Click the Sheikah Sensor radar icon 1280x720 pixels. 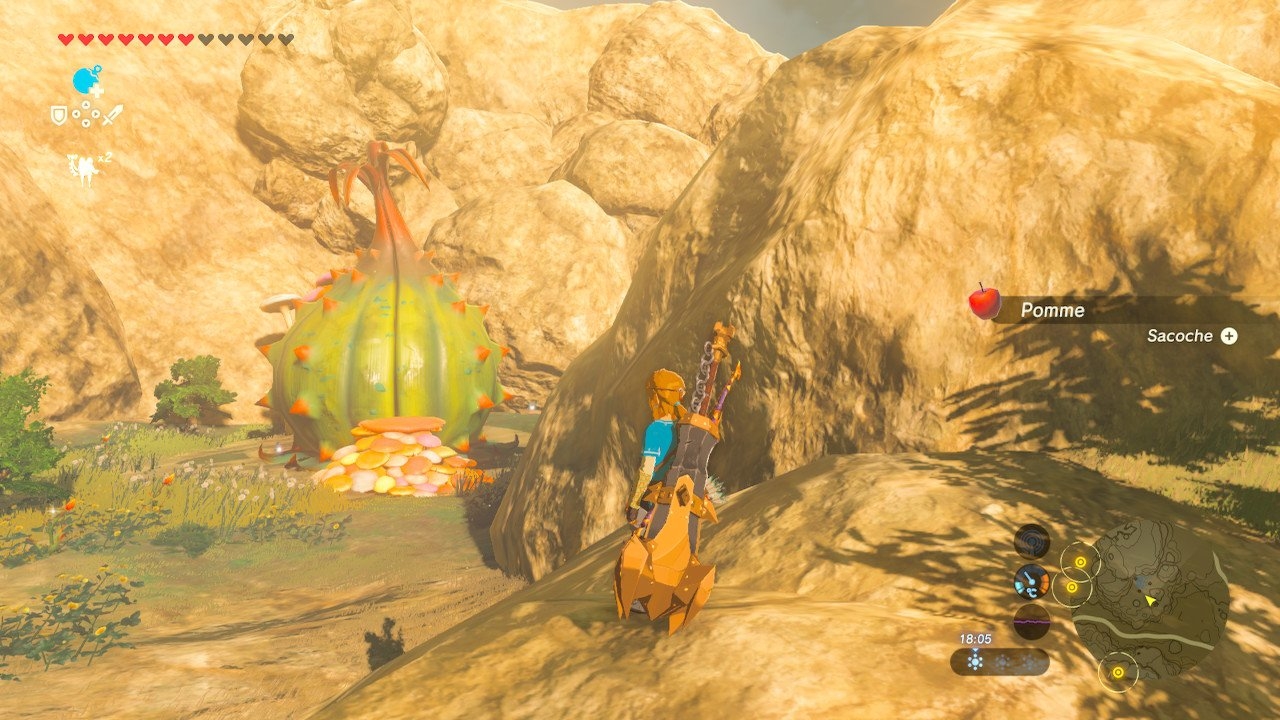click(1032, 541)
